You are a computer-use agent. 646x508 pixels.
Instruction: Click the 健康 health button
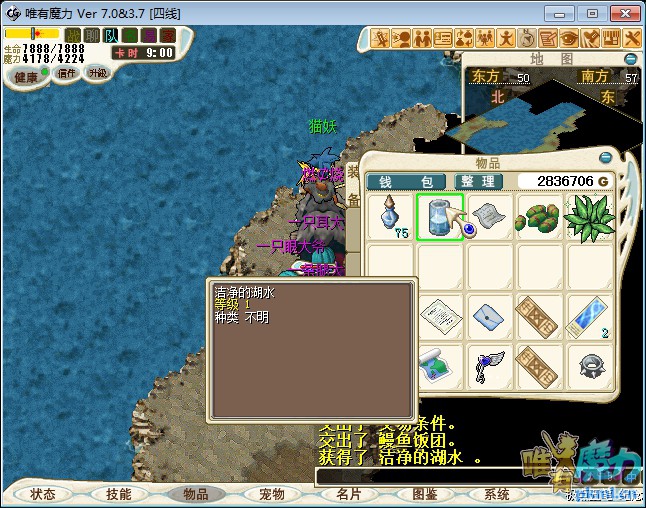(26, 77)
